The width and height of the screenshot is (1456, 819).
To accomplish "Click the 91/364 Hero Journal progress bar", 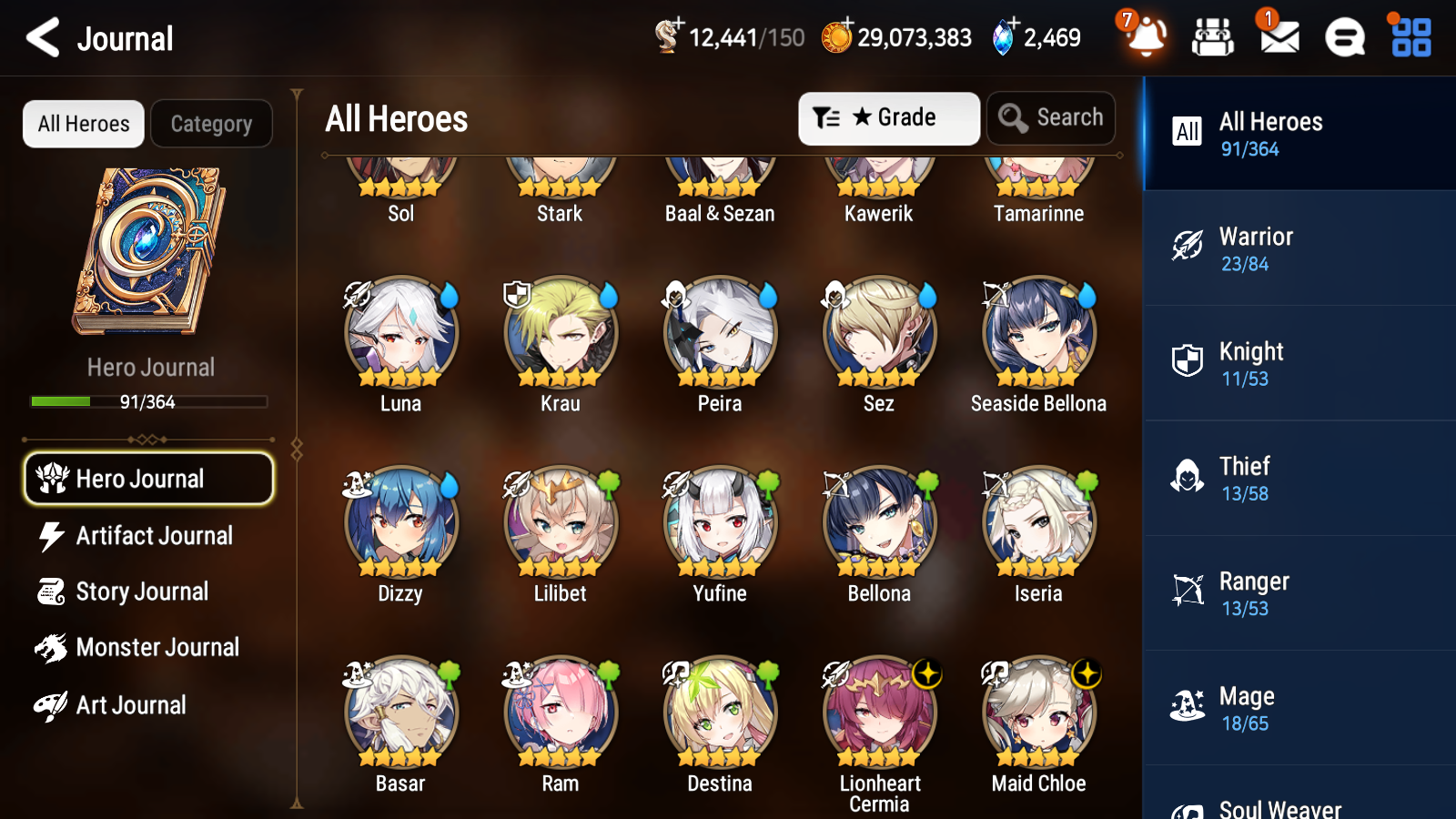I will [x=148, y=401].
